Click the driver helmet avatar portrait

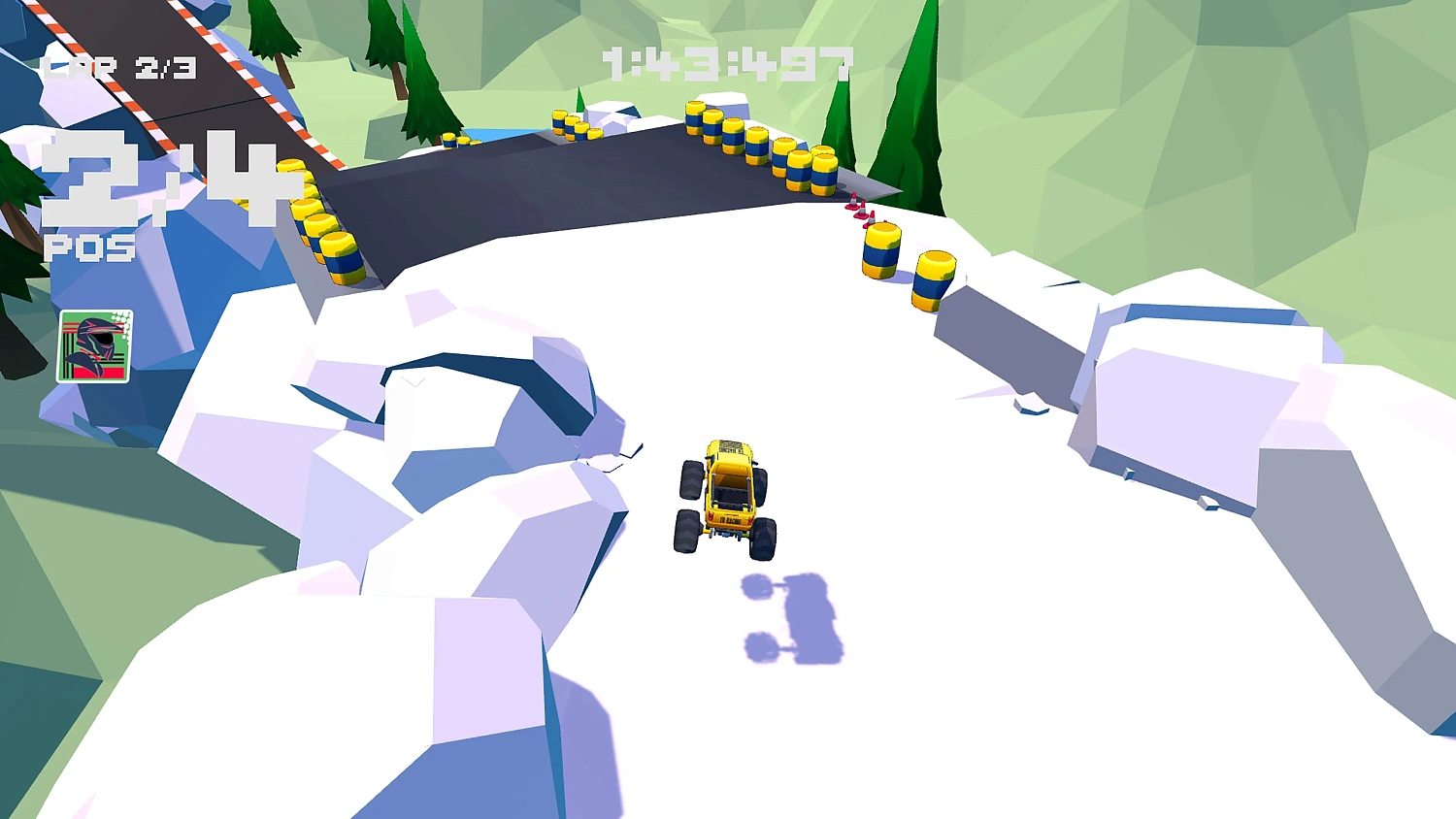point(94,344)
